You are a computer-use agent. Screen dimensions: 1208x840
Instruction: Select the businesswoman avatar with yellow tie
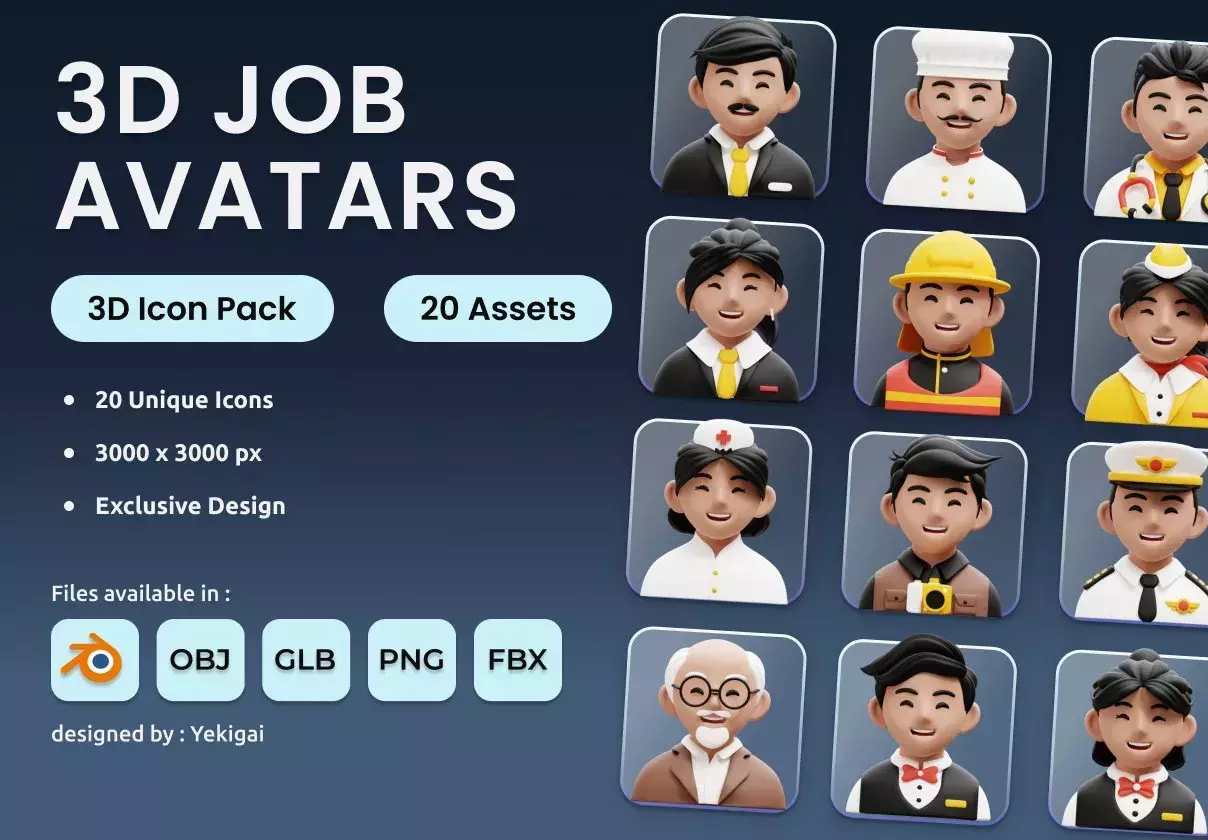click(x=733, y=308)
